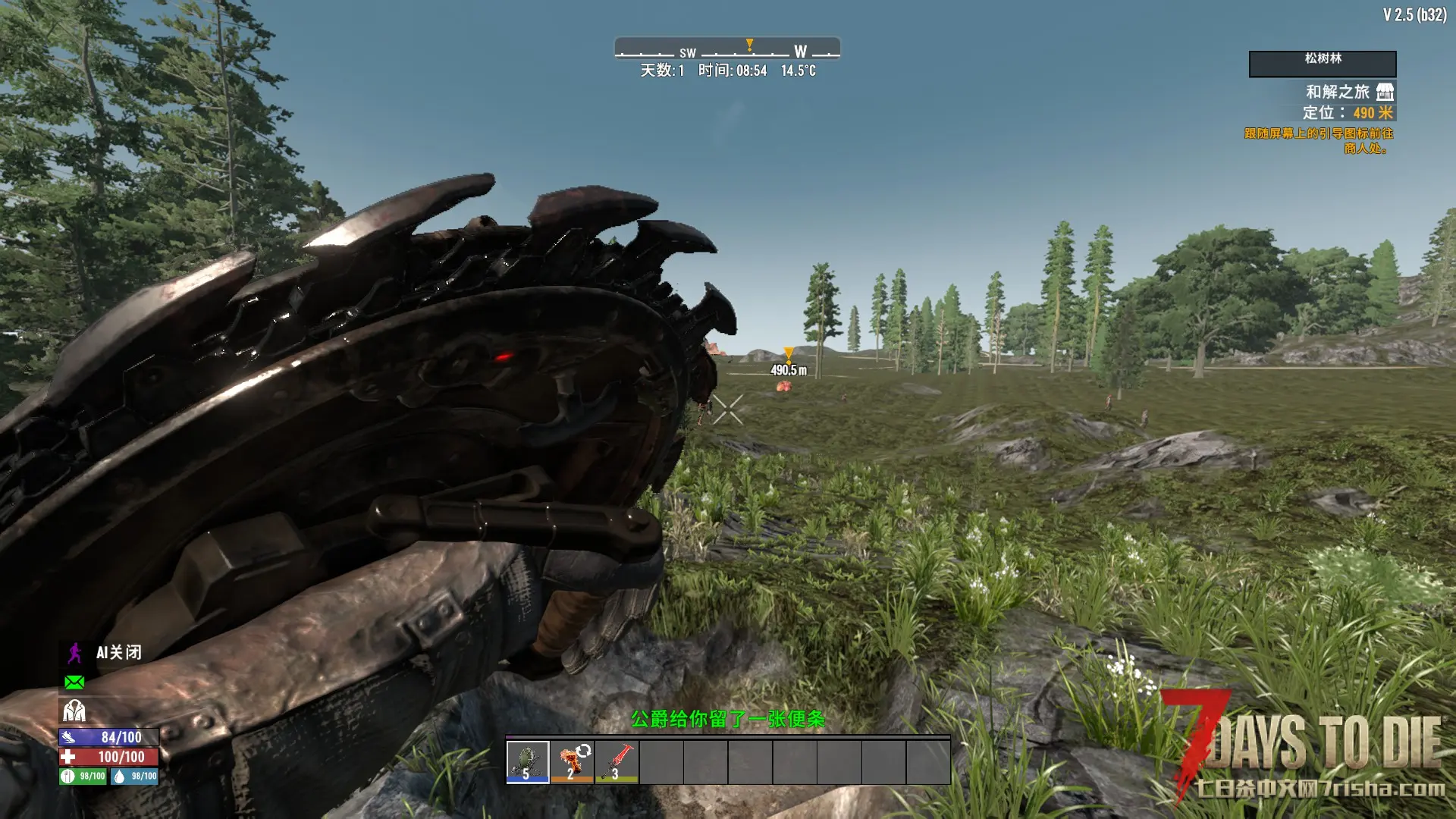Select the flaming item in hotbar slot two
The image size is (1456, 819).
point(572,761)
